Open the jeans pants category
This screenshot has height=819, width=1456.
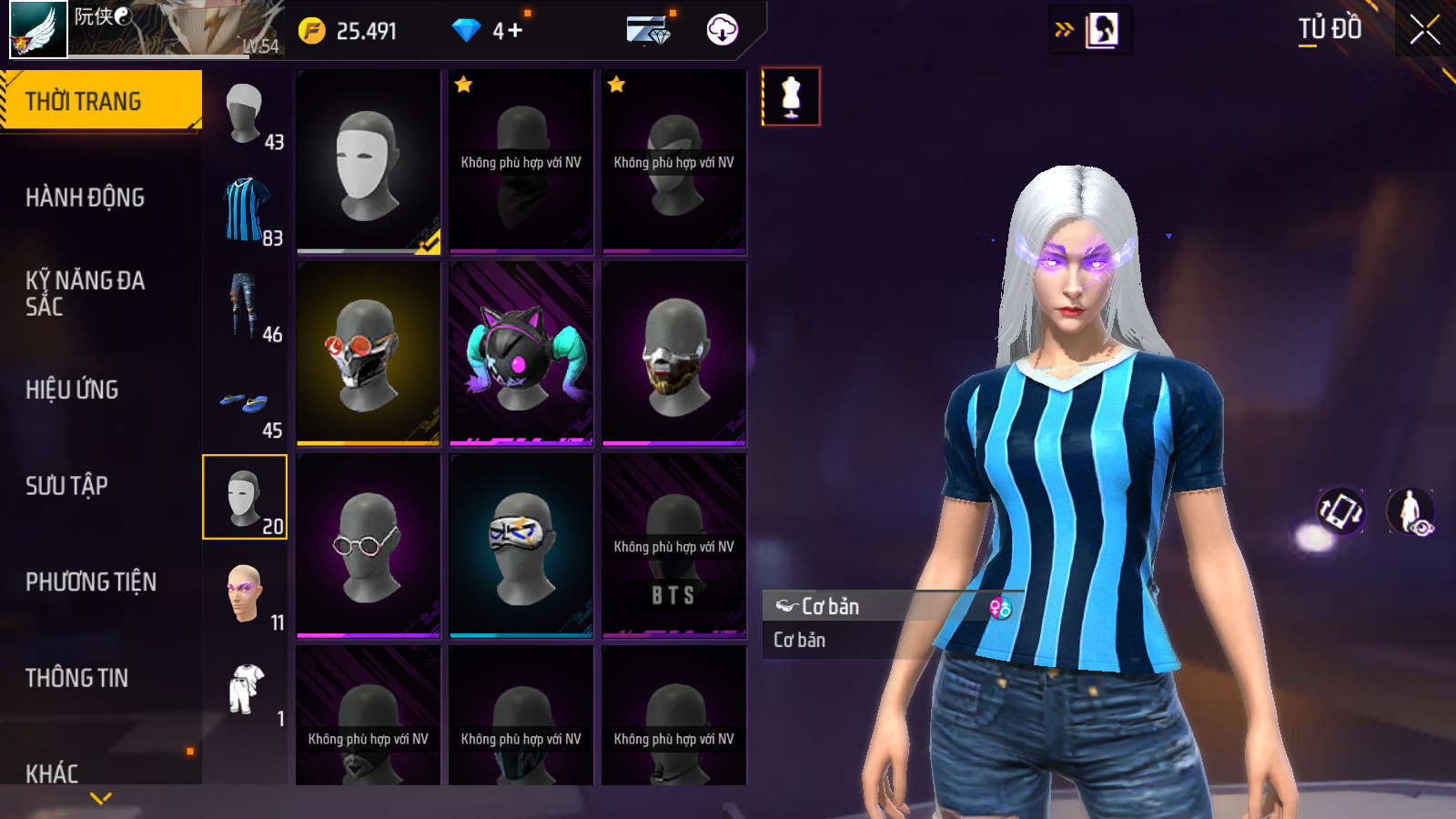(x=245, y=306)
